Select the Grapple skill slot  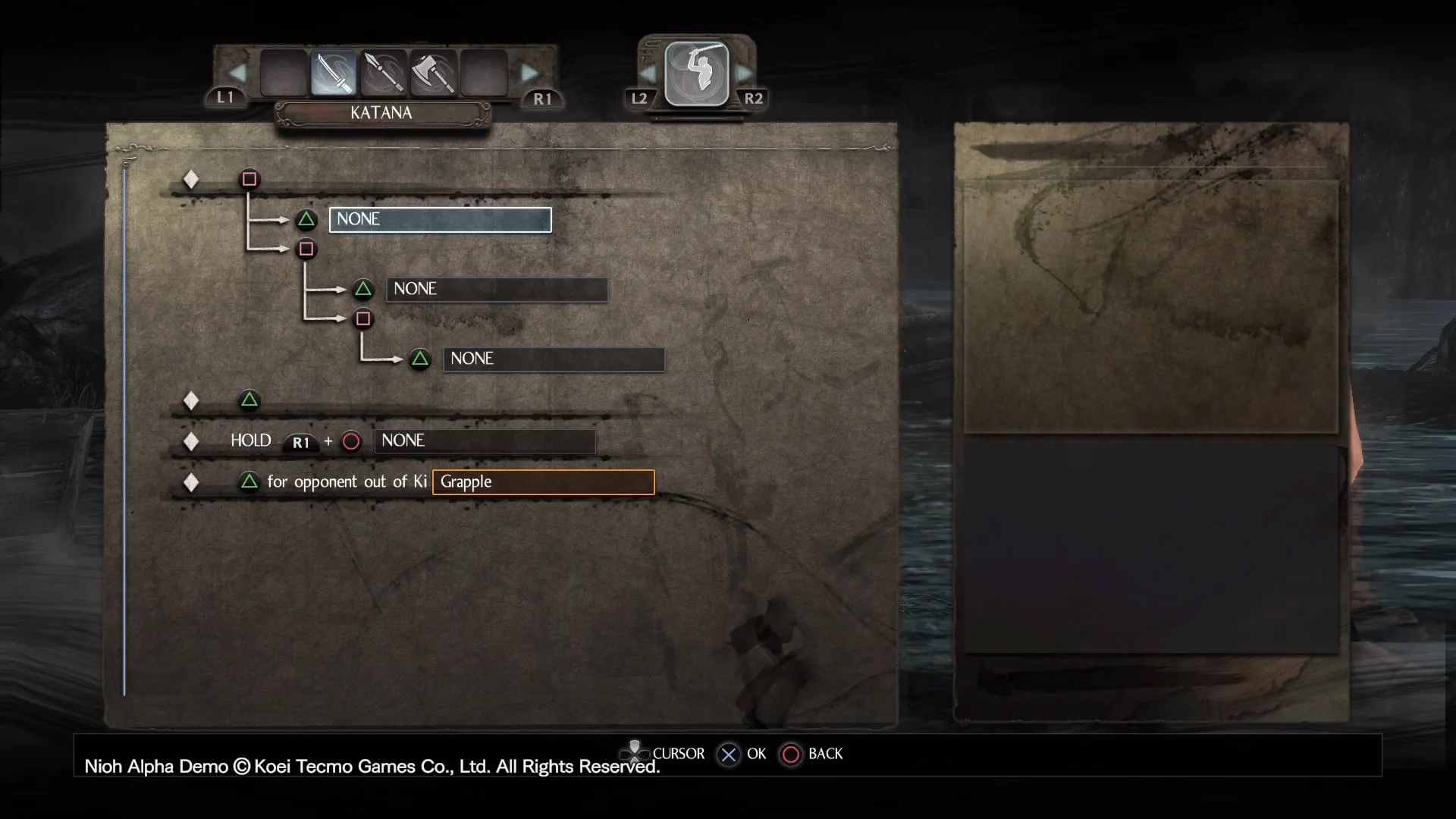(x=543, y=482)
